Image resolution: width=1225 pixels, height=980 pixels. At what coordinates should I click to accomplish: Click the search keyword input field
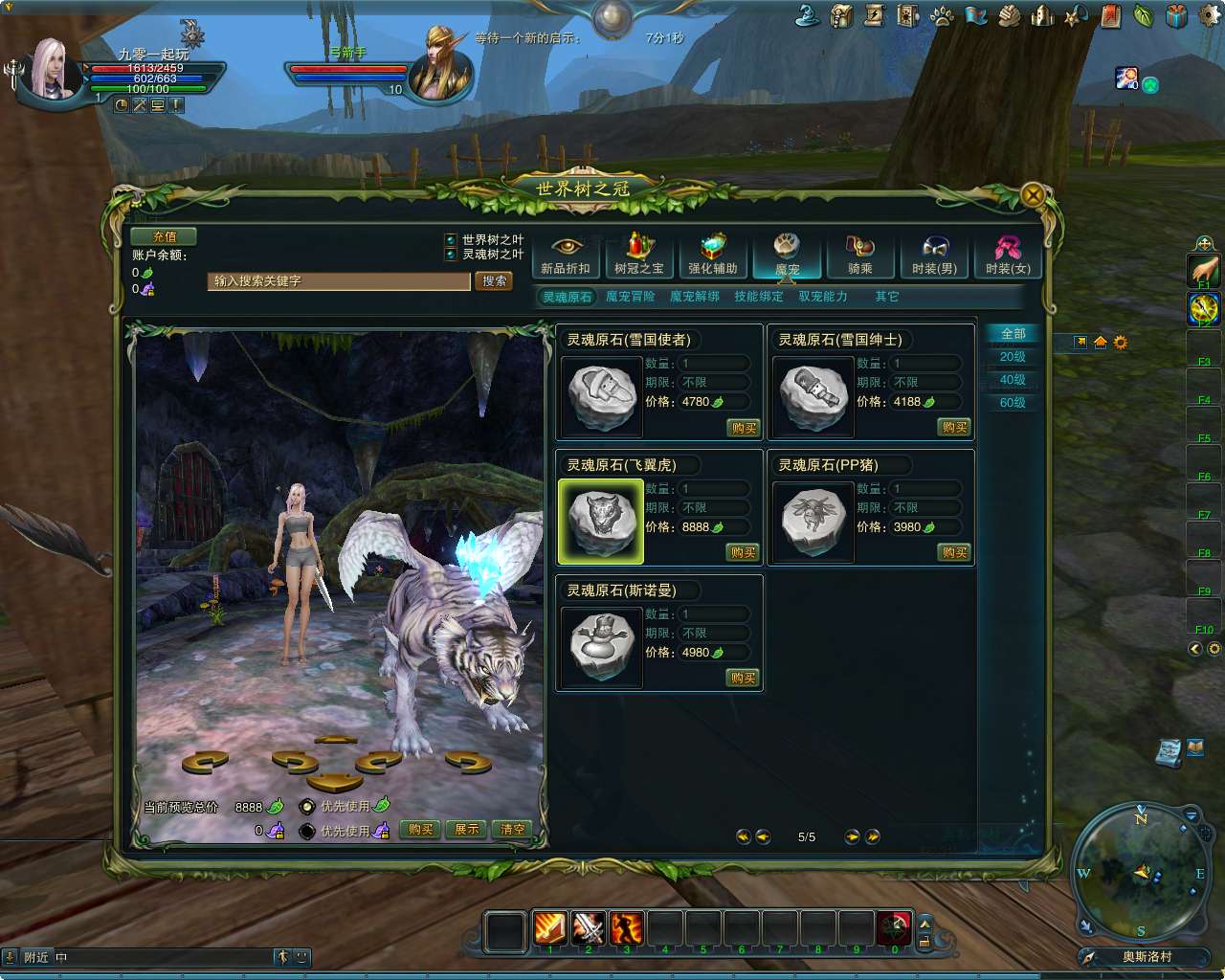click(x=338, y=281)
